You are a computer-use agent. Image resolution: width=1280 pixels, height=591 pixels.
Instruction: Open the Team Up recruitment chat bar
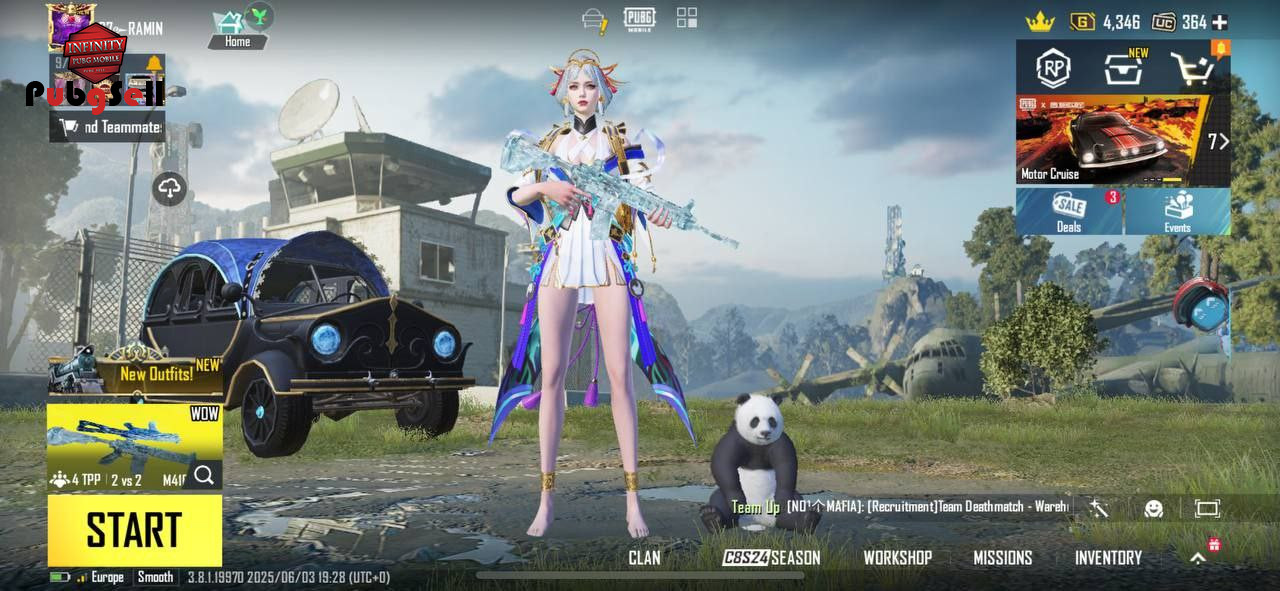coord(900,507)
